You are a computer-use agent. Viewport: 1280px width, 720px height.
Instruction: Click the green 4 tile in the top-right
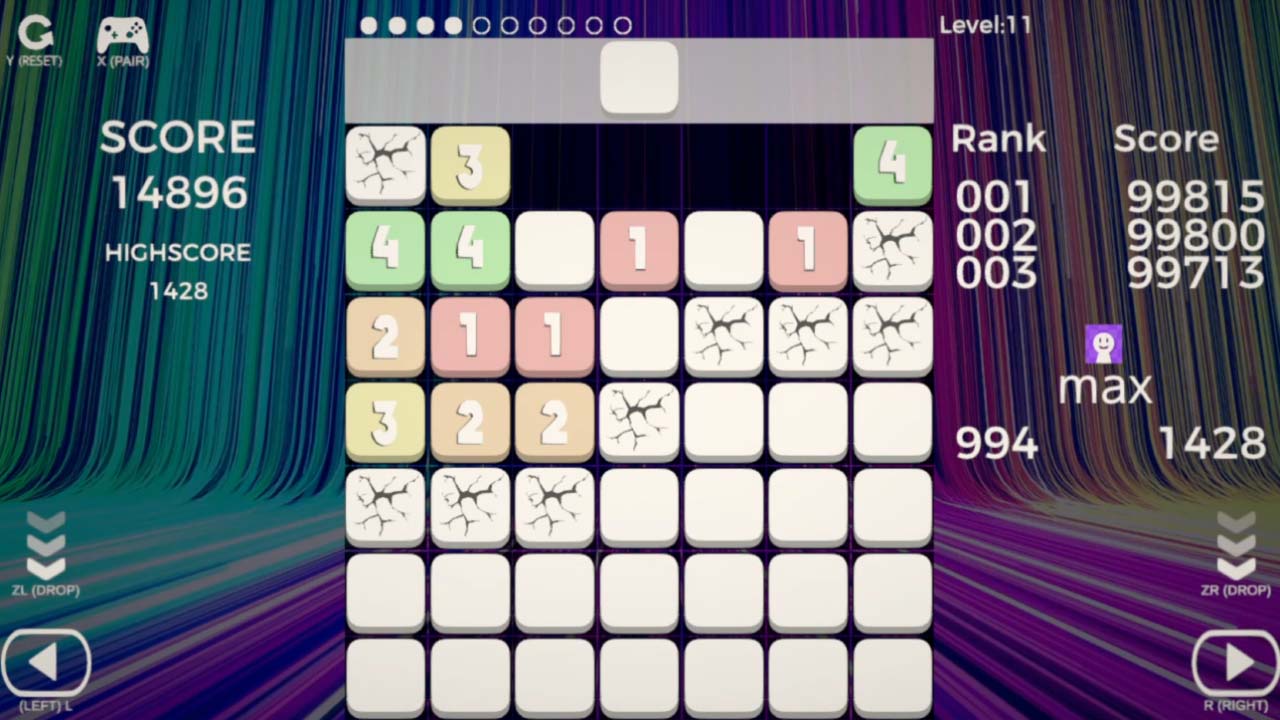pyautogui.click(x=891, y=165)
